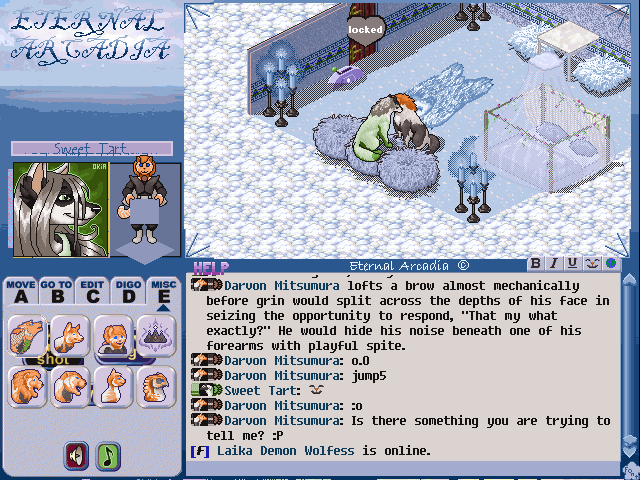The width and height of the screenshot is (640, 480).
Task: Pick the orange-haired human icon button
Action: click(x=113, y=335)
